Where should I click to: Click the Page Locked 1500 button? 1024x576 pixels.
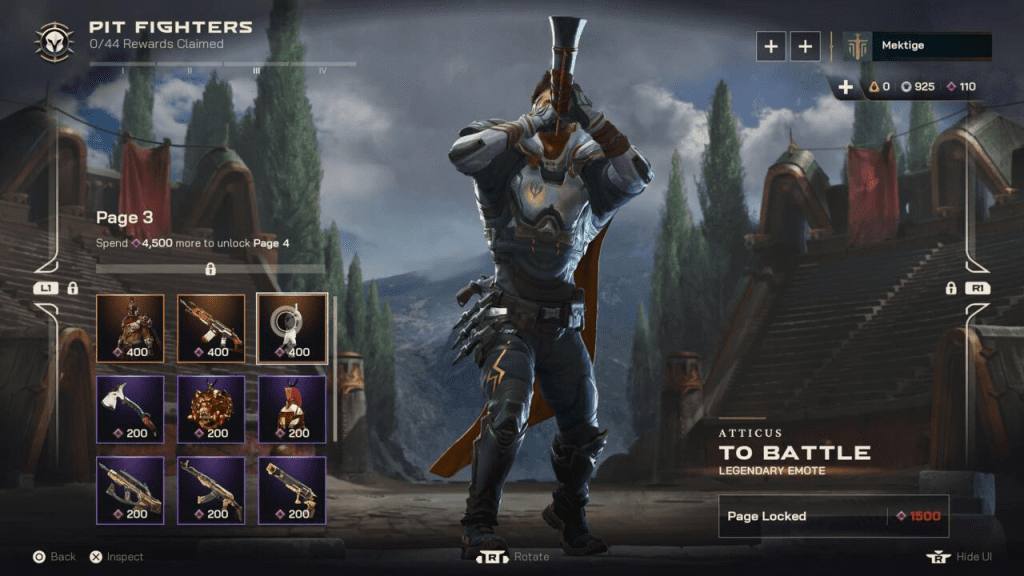(x=833, y=516)
